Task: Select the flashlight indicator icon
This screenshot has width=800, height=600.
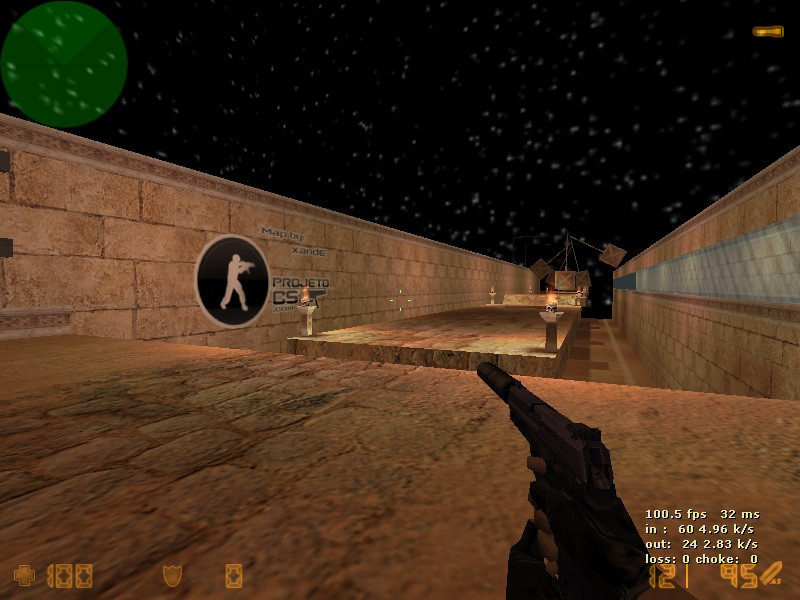Action: [x=768, y=32]
